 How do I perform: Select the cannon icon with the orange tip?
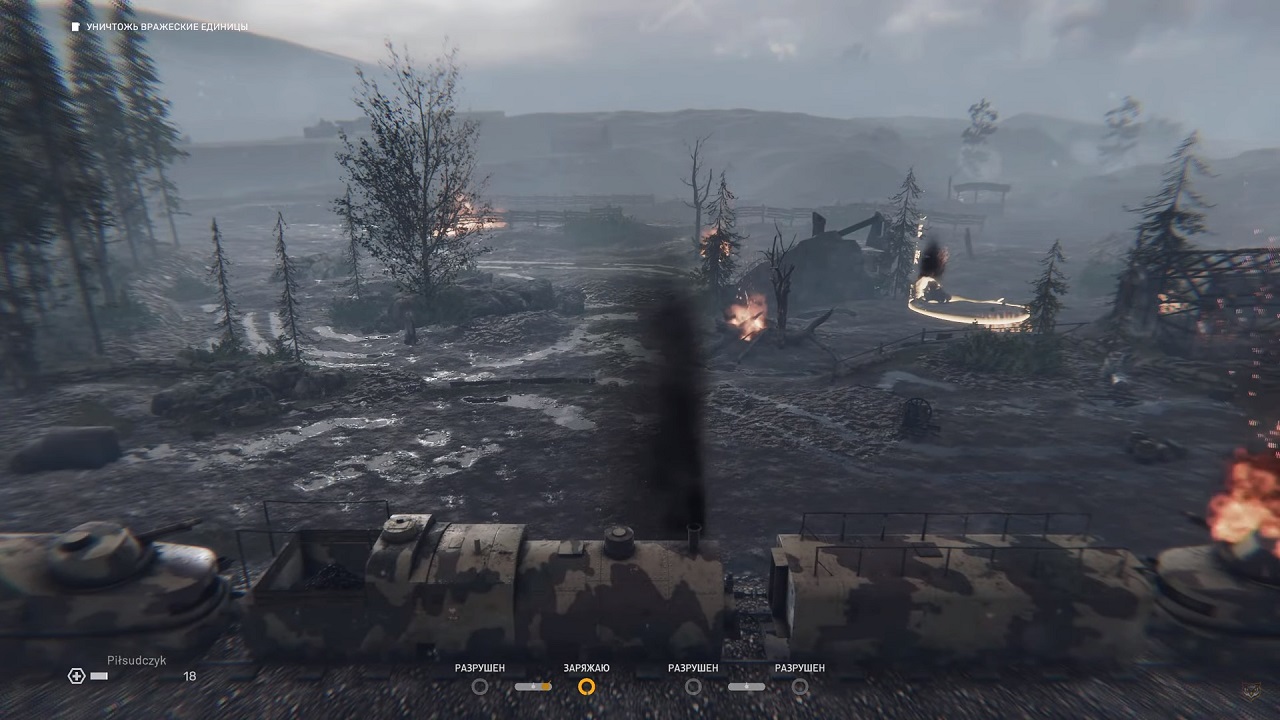[533, 687]
